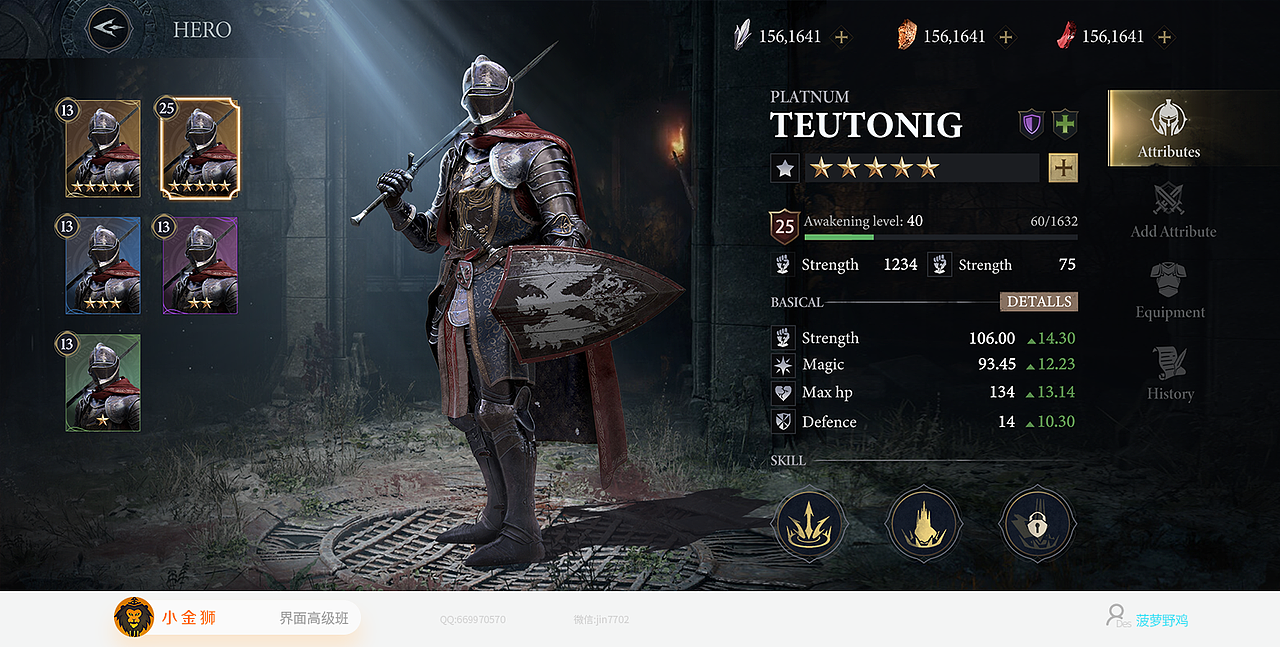The width and height of the screenshot is (1280, 647).
Task: Add more red gem currency
Action: coord(1164,37)
